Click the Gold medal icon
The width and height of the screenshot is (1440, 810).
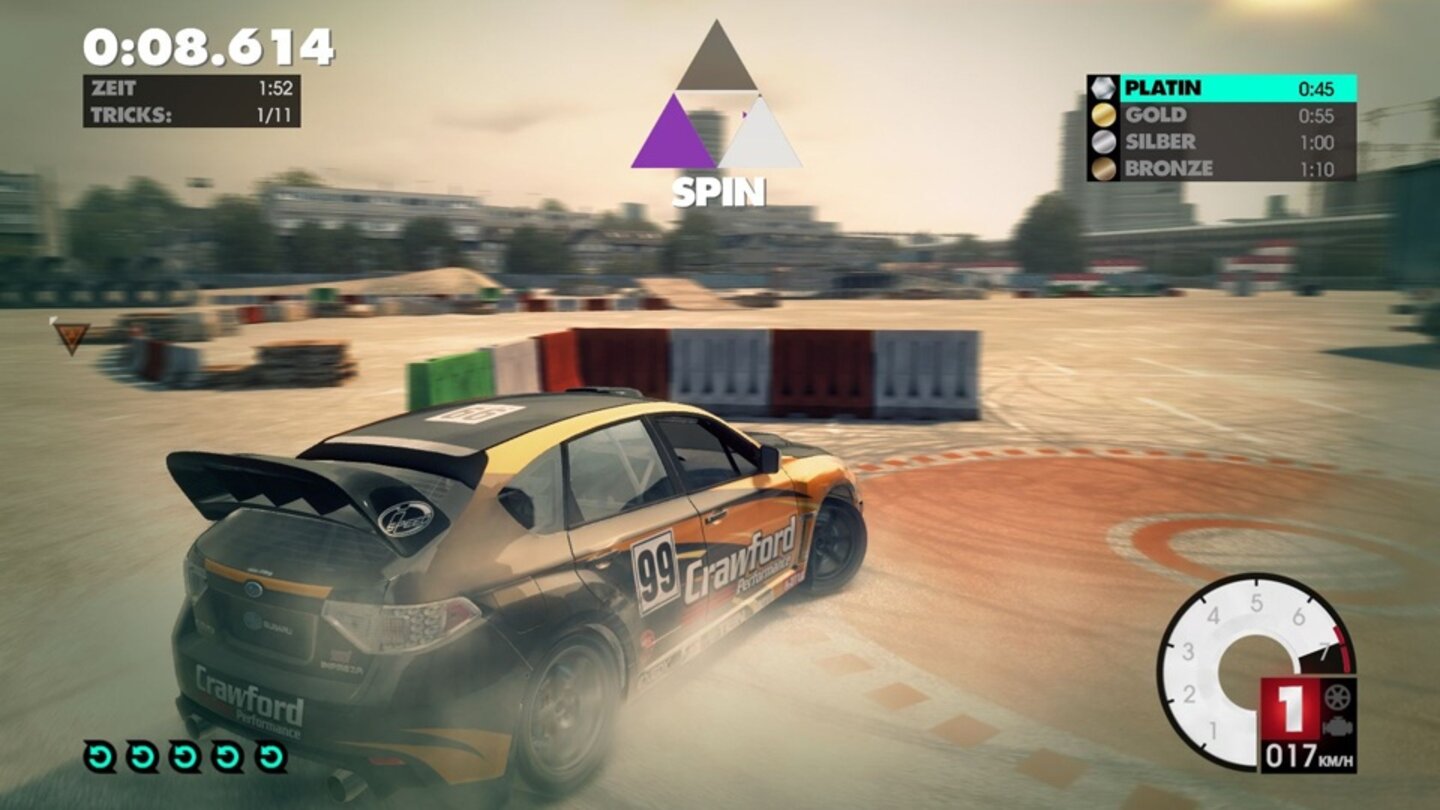(1104, 117)
